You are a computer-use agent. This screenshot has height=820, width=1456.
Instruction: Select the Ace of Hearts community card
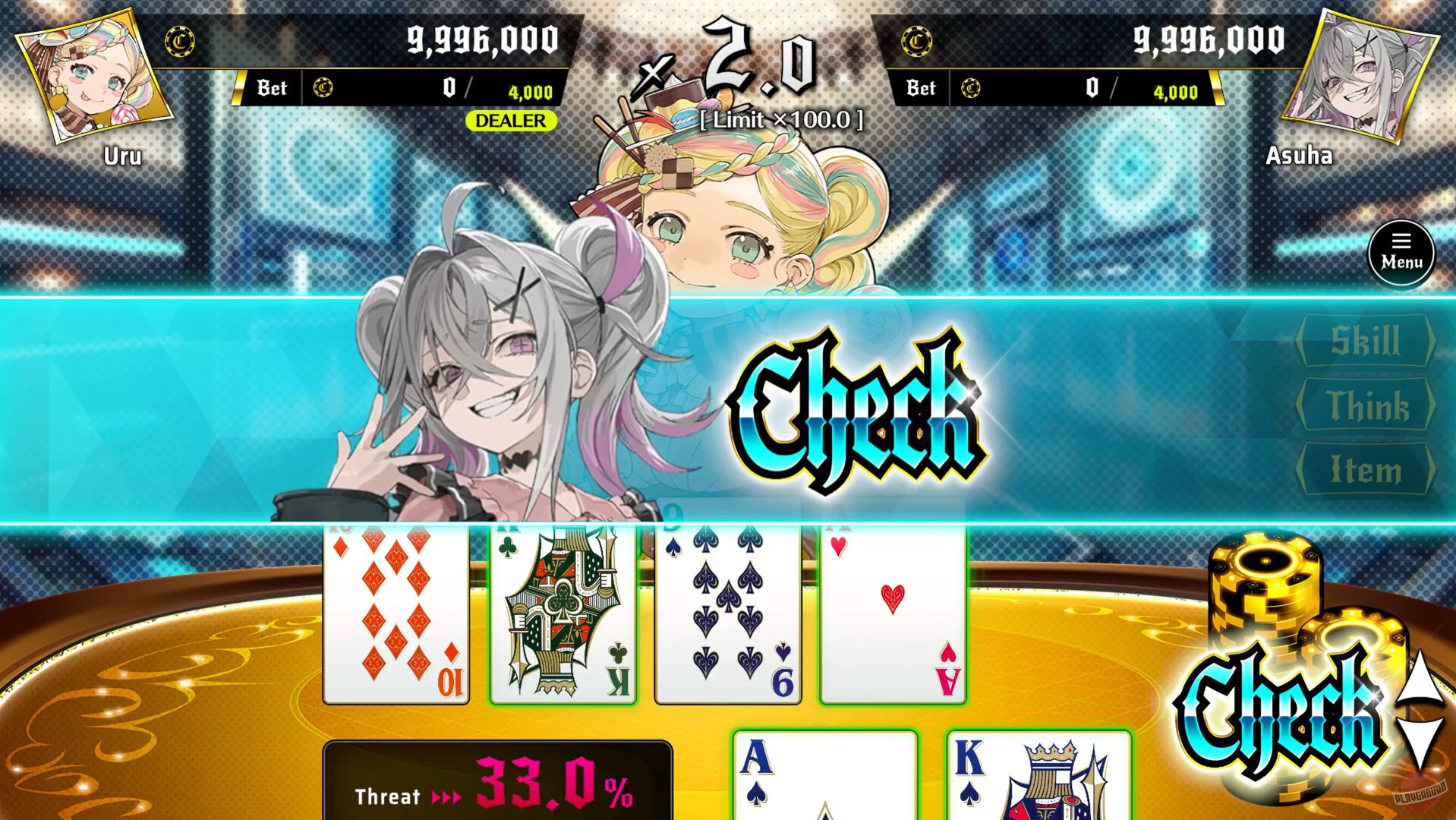893,615
